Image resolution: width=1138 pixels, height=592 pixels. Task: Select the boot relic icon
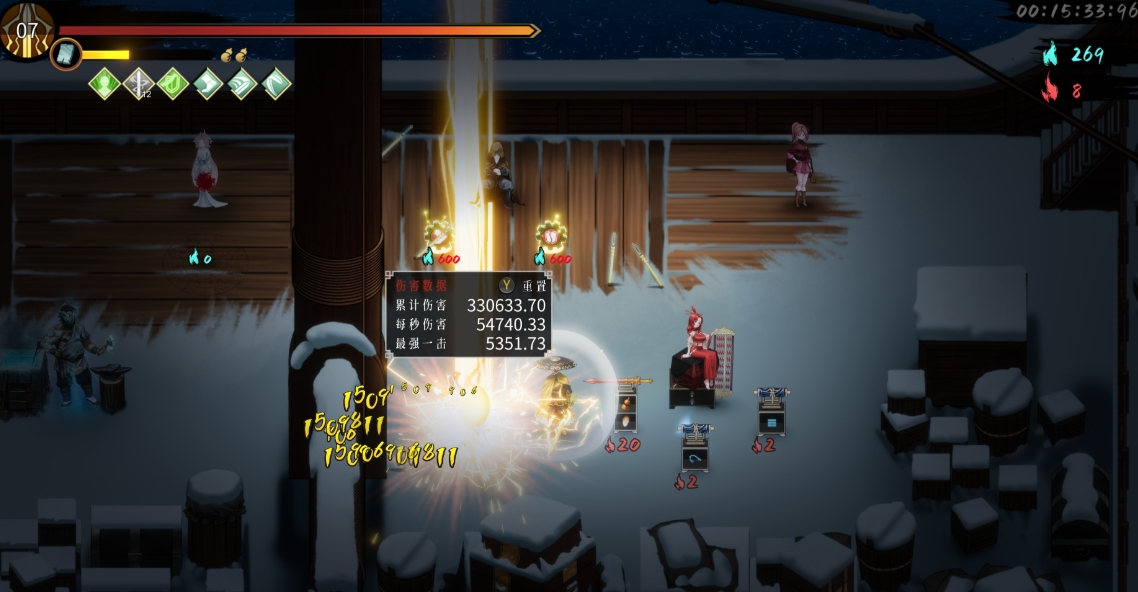(x=208, y=83)
